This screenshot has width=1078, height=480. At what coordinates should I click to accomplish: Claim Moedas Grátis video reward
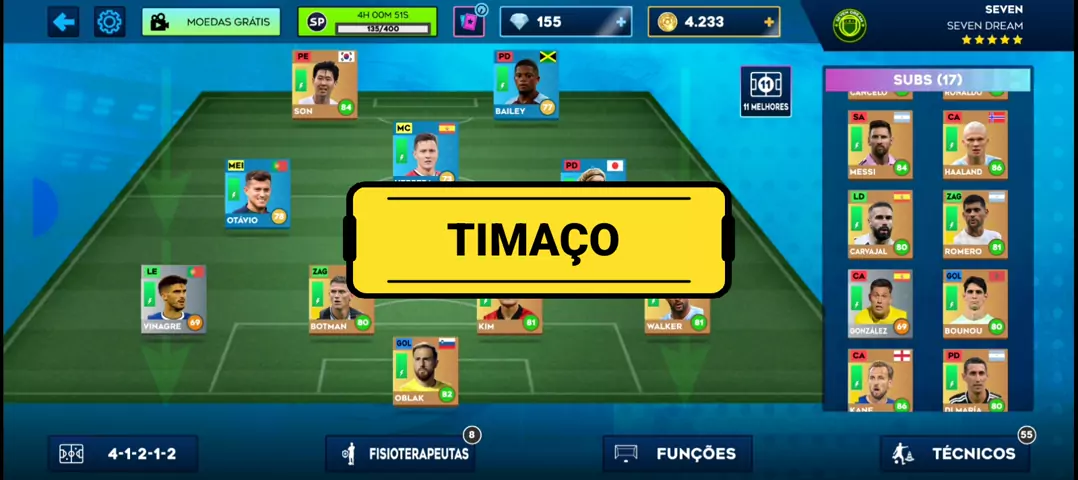coord(211,21)
